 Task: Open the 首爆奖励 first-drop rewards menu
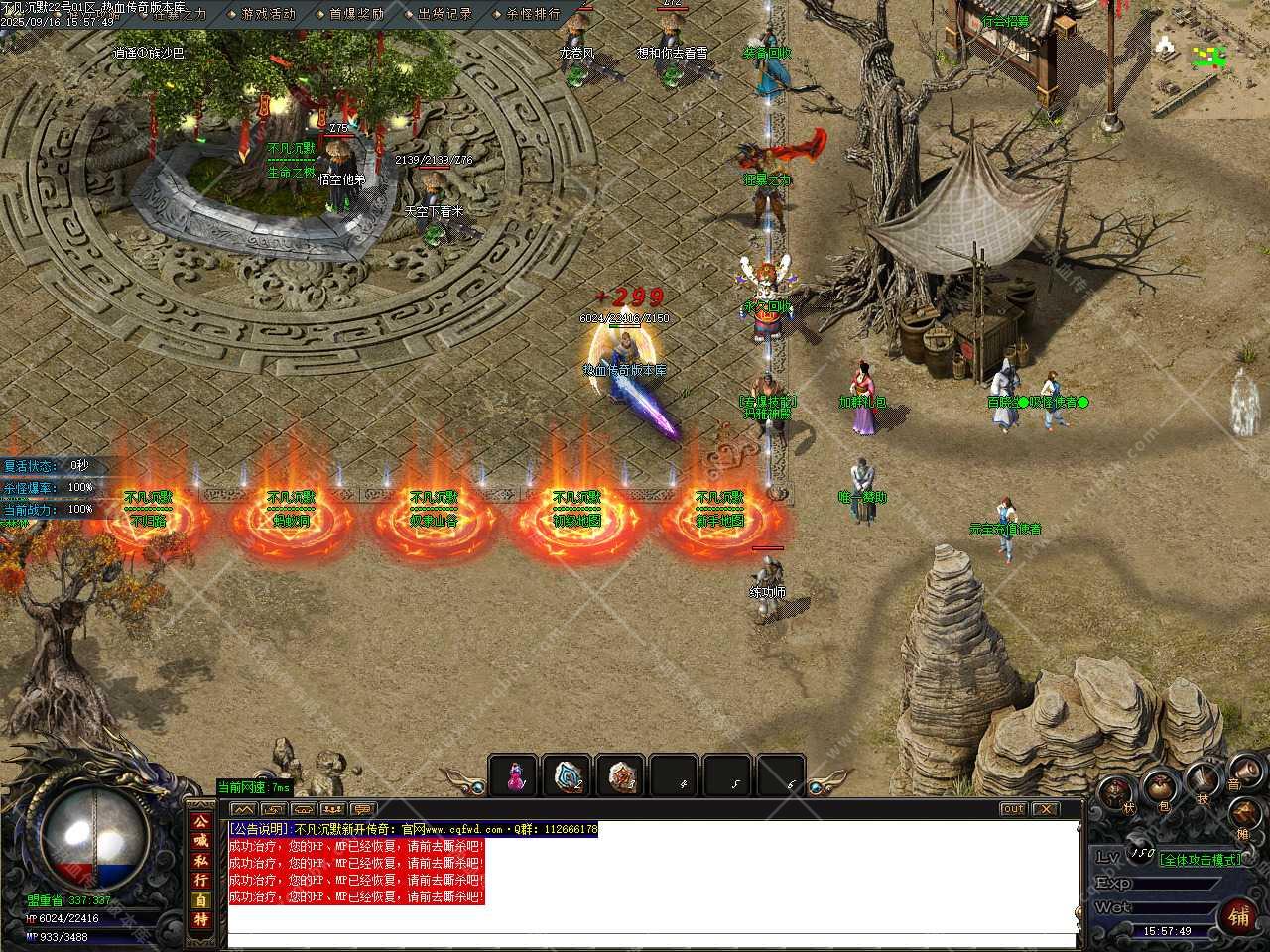(355, 14)
